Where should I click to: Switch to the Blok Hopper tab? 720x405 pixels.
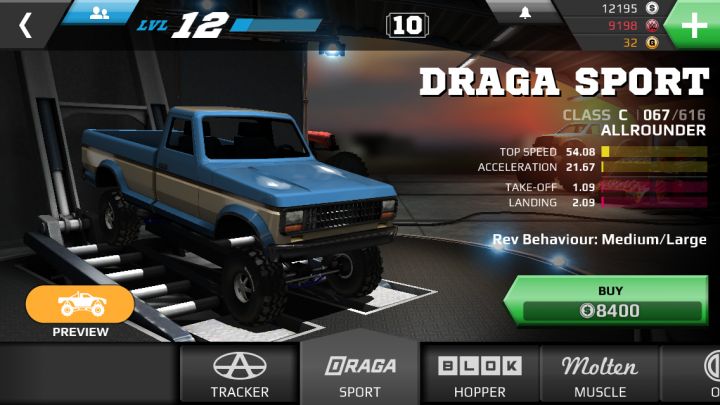point(480,375)
